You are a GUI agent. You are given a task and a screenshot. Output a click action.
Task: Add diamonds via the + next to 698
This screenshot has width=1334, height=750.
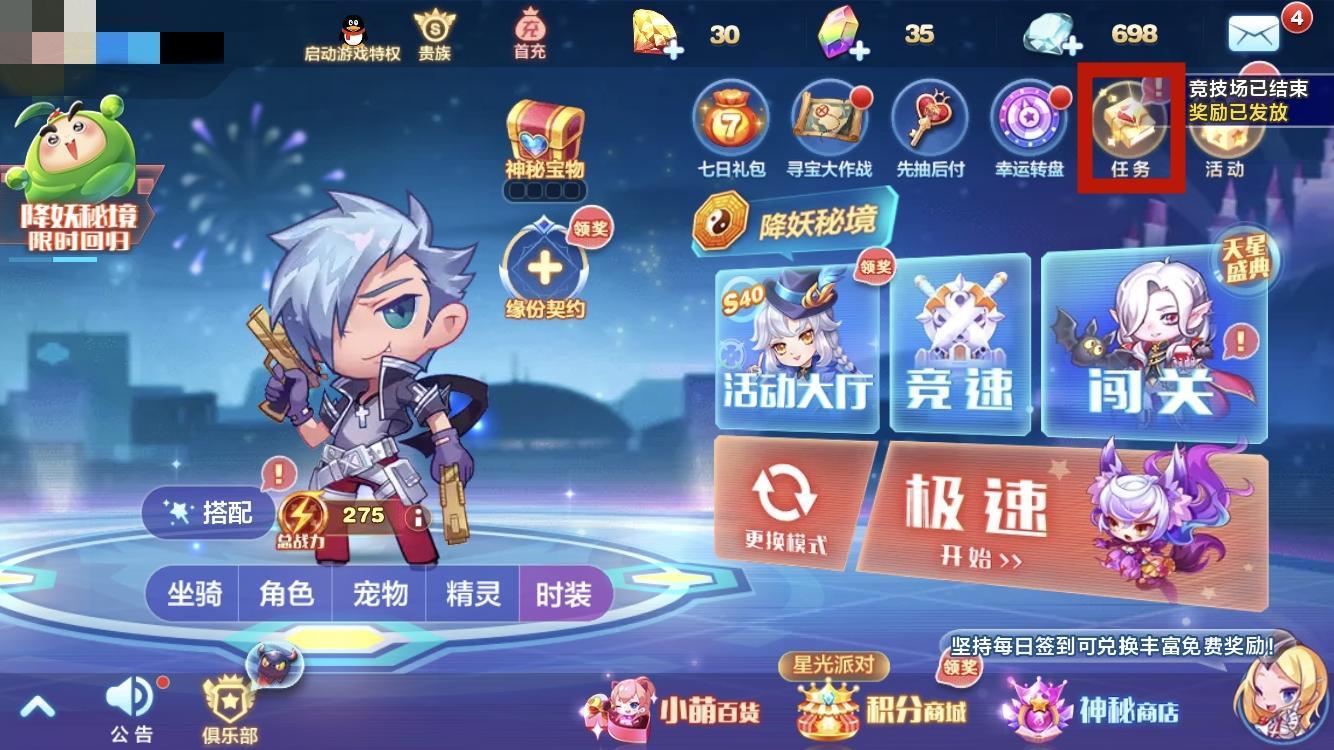click(1072, 45)
